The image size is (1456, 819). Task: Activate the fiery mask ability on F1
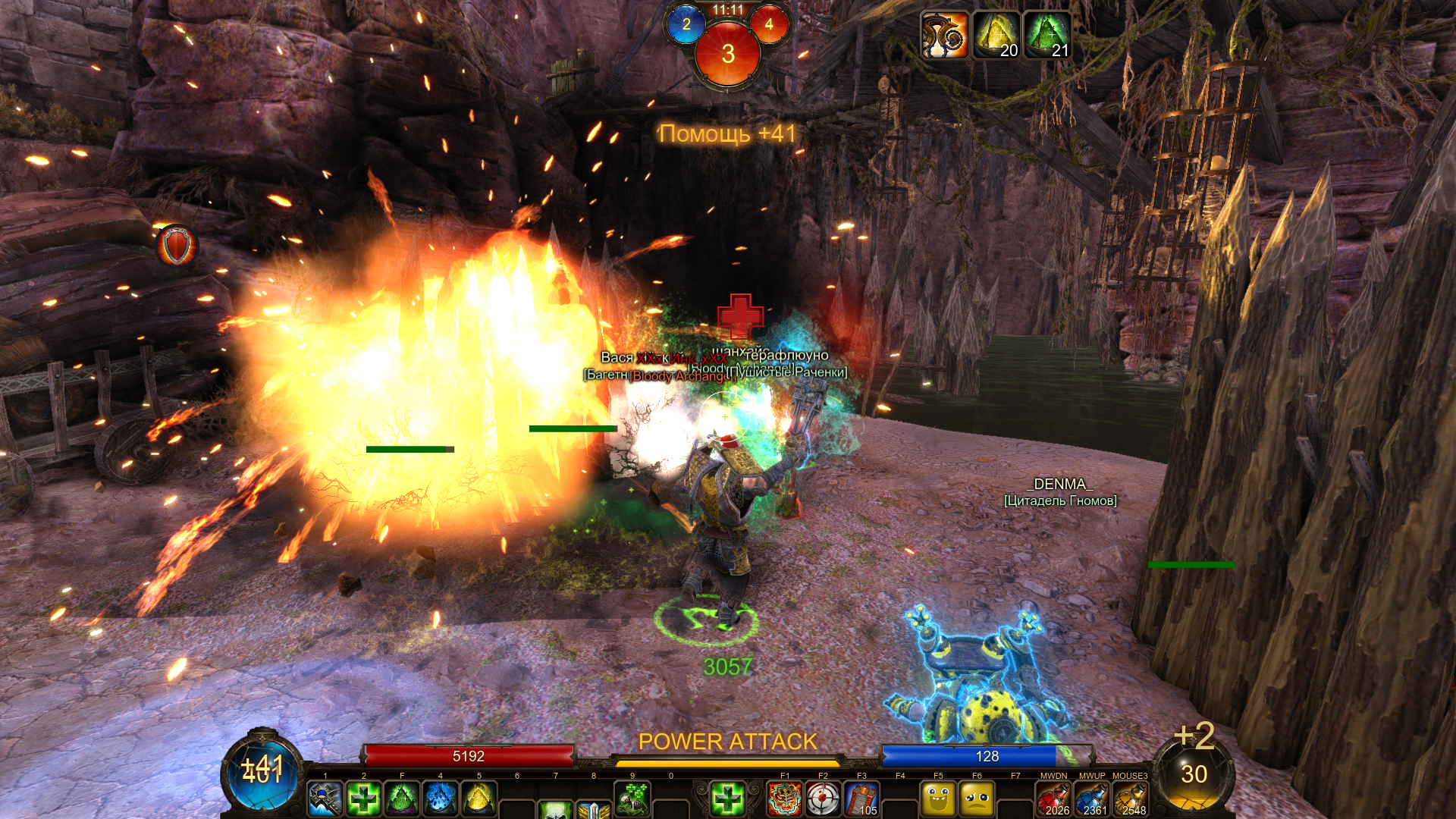[785, 799]
